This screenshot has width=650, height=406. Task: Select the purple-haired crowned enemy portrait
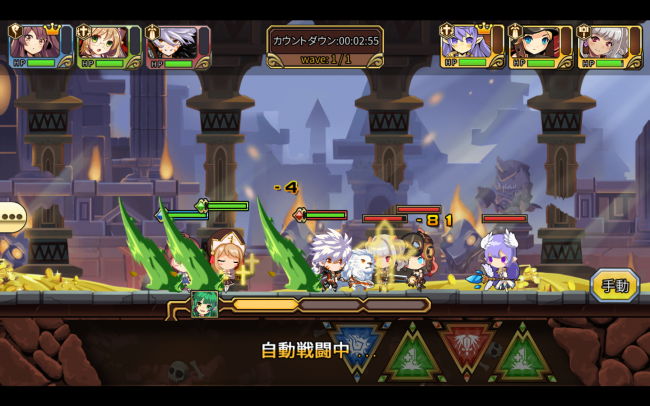coord(467,43)
